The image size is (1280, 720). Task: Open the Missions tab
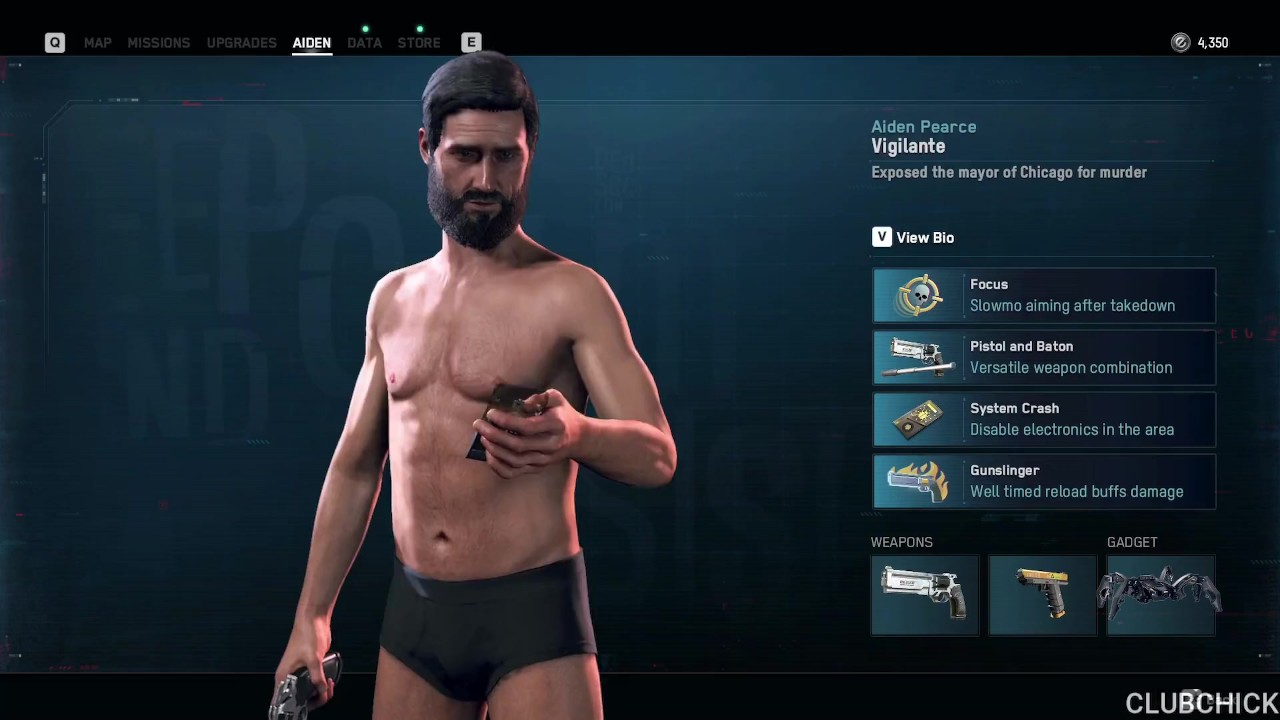[158, 43]
